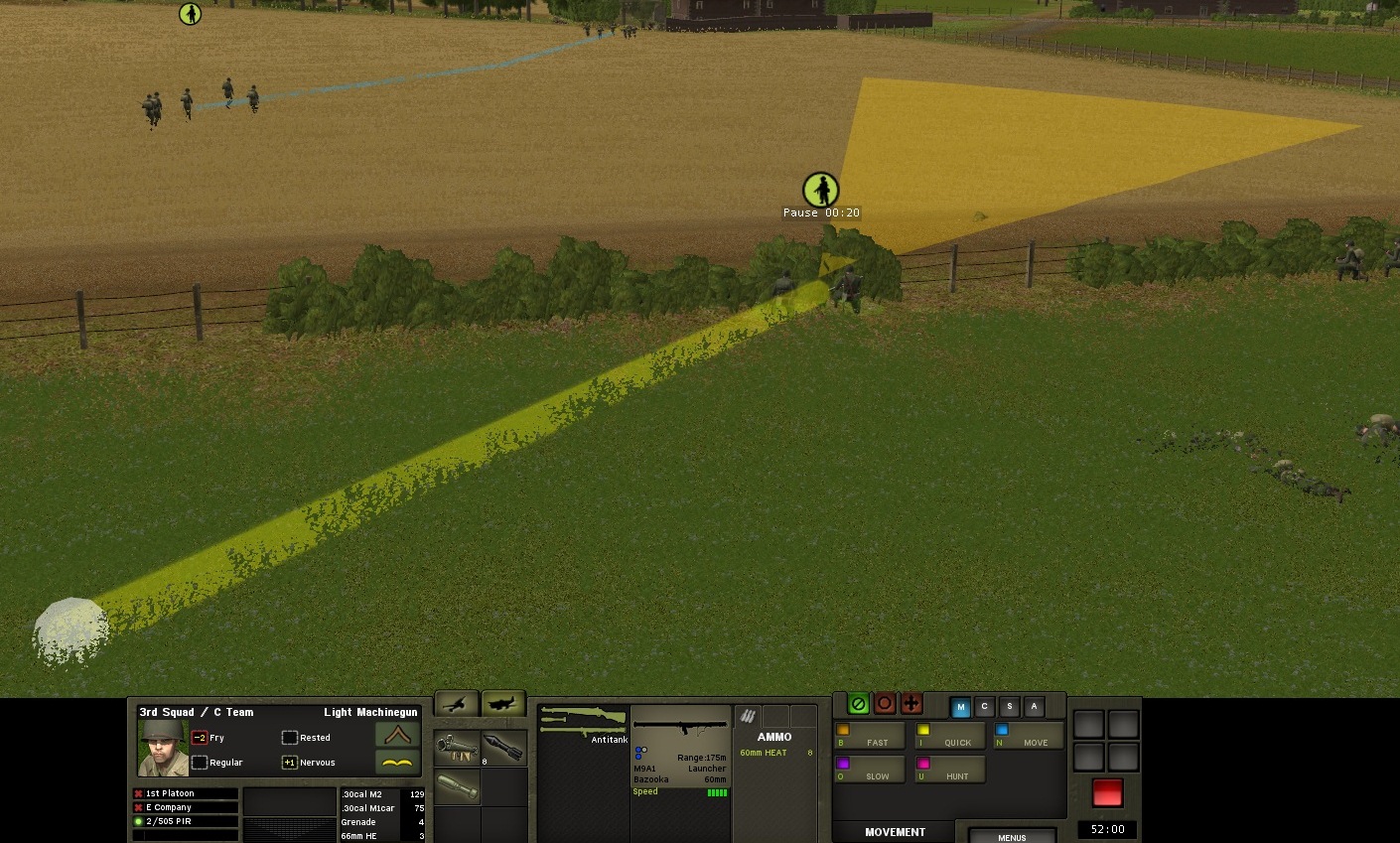The height and width of the screenshot is (843, 1400).
Task: Switch to the M command tab
Action: pyautogui.click(x=960, y=707)
